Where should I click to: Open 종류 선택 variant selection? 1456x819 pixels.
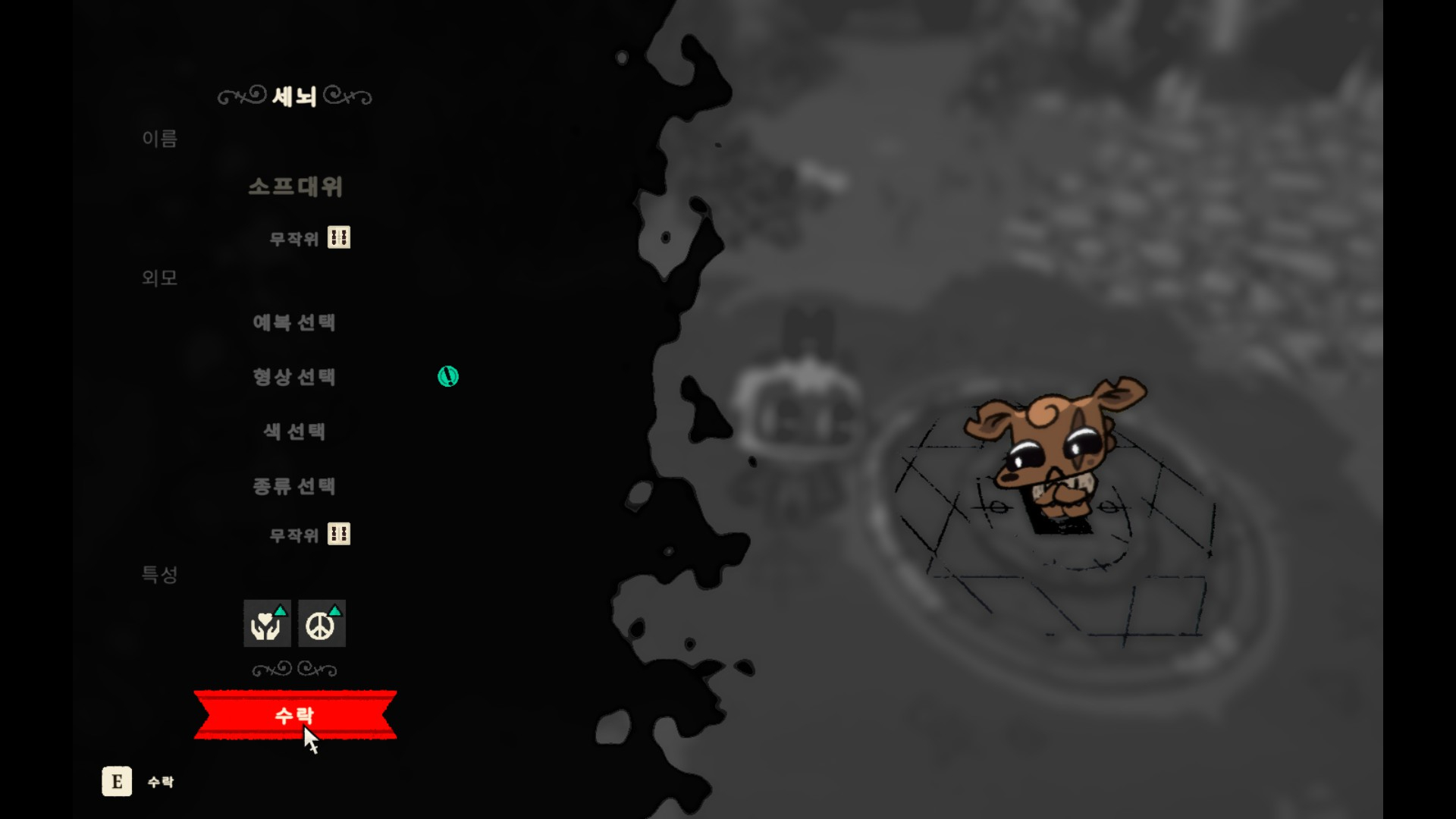(x=294, y=486)
